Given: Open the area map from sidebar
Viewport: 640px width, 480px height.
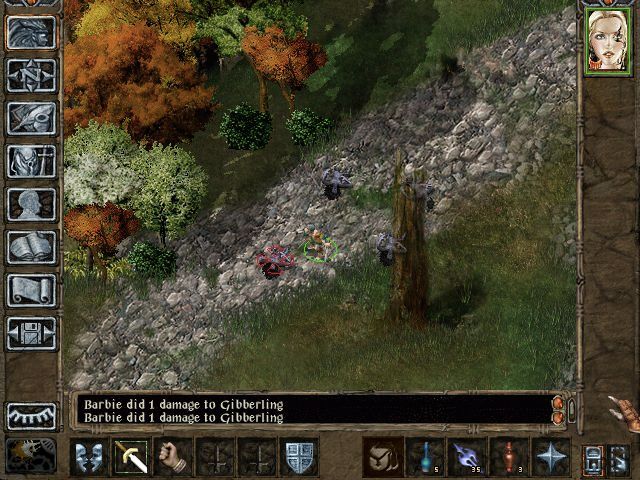Looking at the screenshot, I should point(31,74).
